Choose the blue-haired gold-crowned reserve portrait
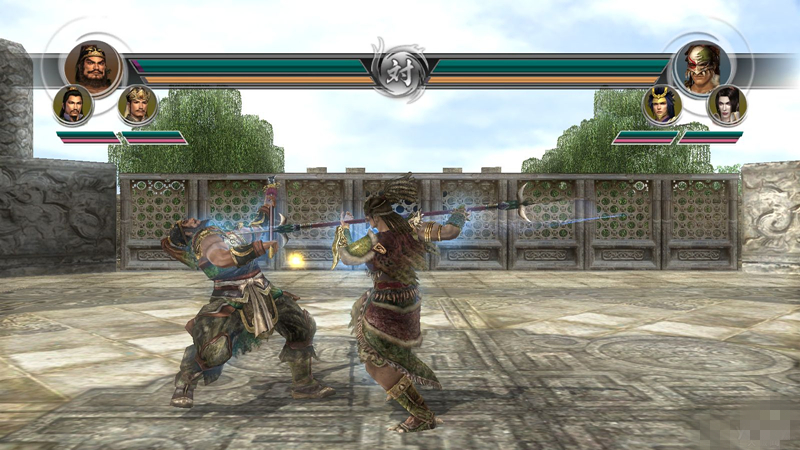Screen dimensions: 800x450 click(x=661, y=104)
